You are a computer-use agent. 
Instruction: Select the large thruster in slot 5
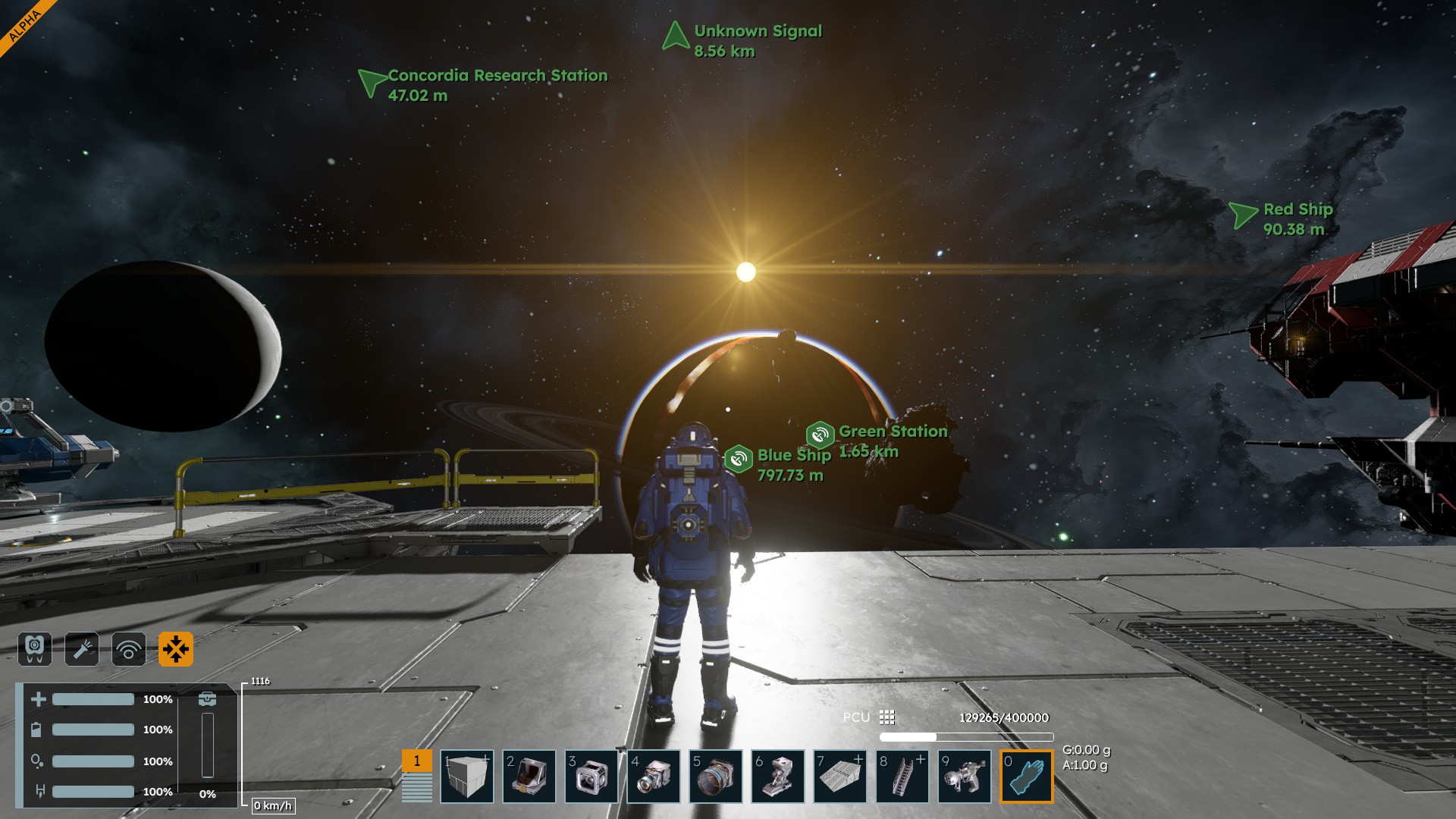716,777
